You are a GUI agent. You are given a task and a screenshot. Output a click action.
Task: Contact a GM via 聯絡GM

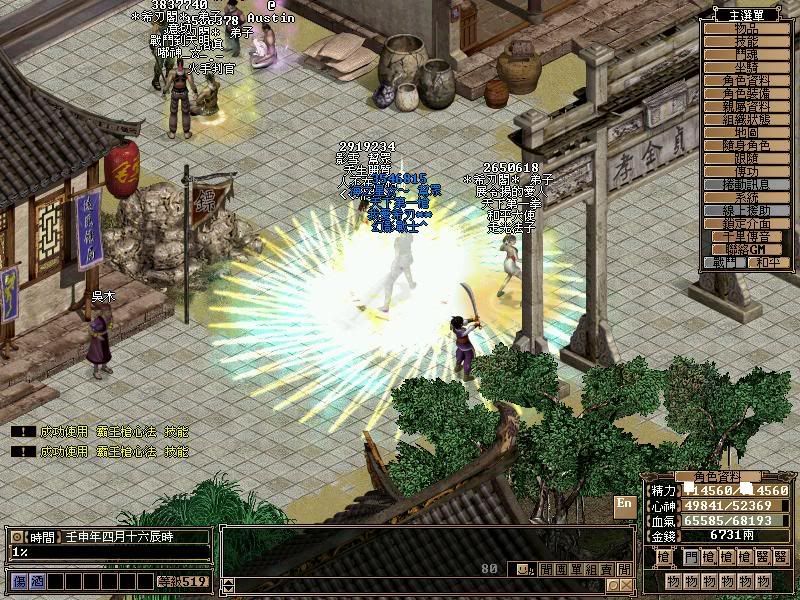(748, 249)
